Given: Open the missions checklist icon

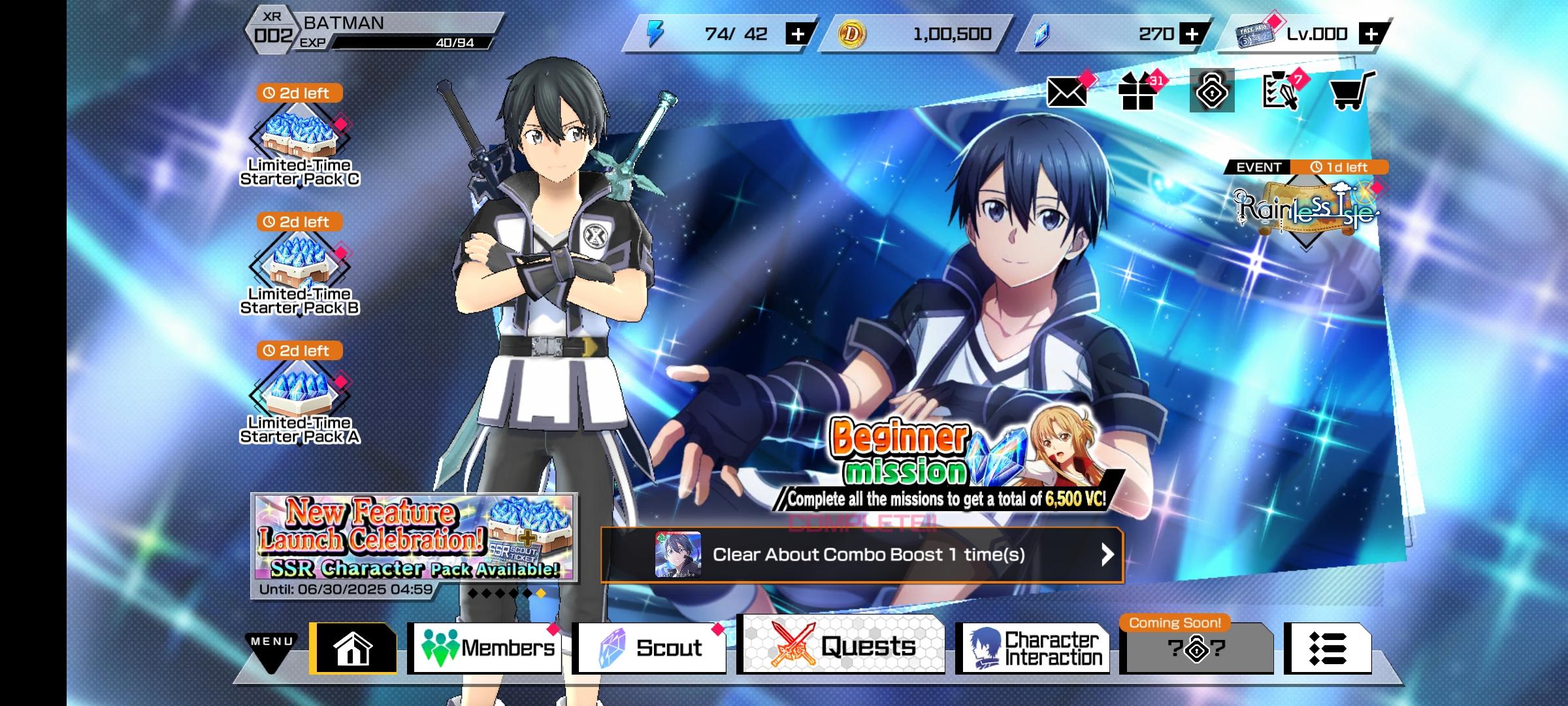Looking at the screenshot, I should point(1279,92).
